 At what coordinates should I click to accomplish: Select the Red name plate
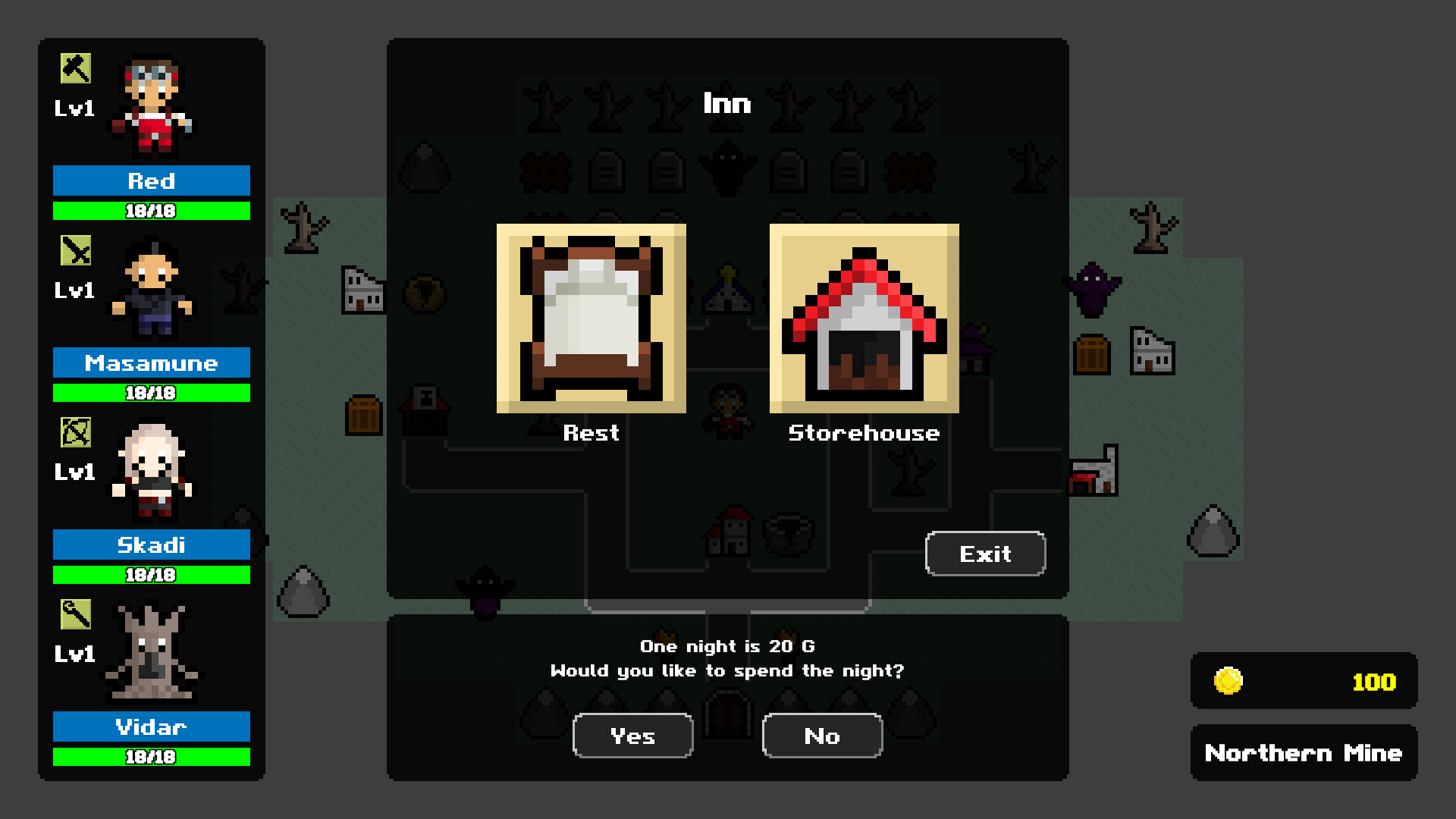[x=151, y=181]
